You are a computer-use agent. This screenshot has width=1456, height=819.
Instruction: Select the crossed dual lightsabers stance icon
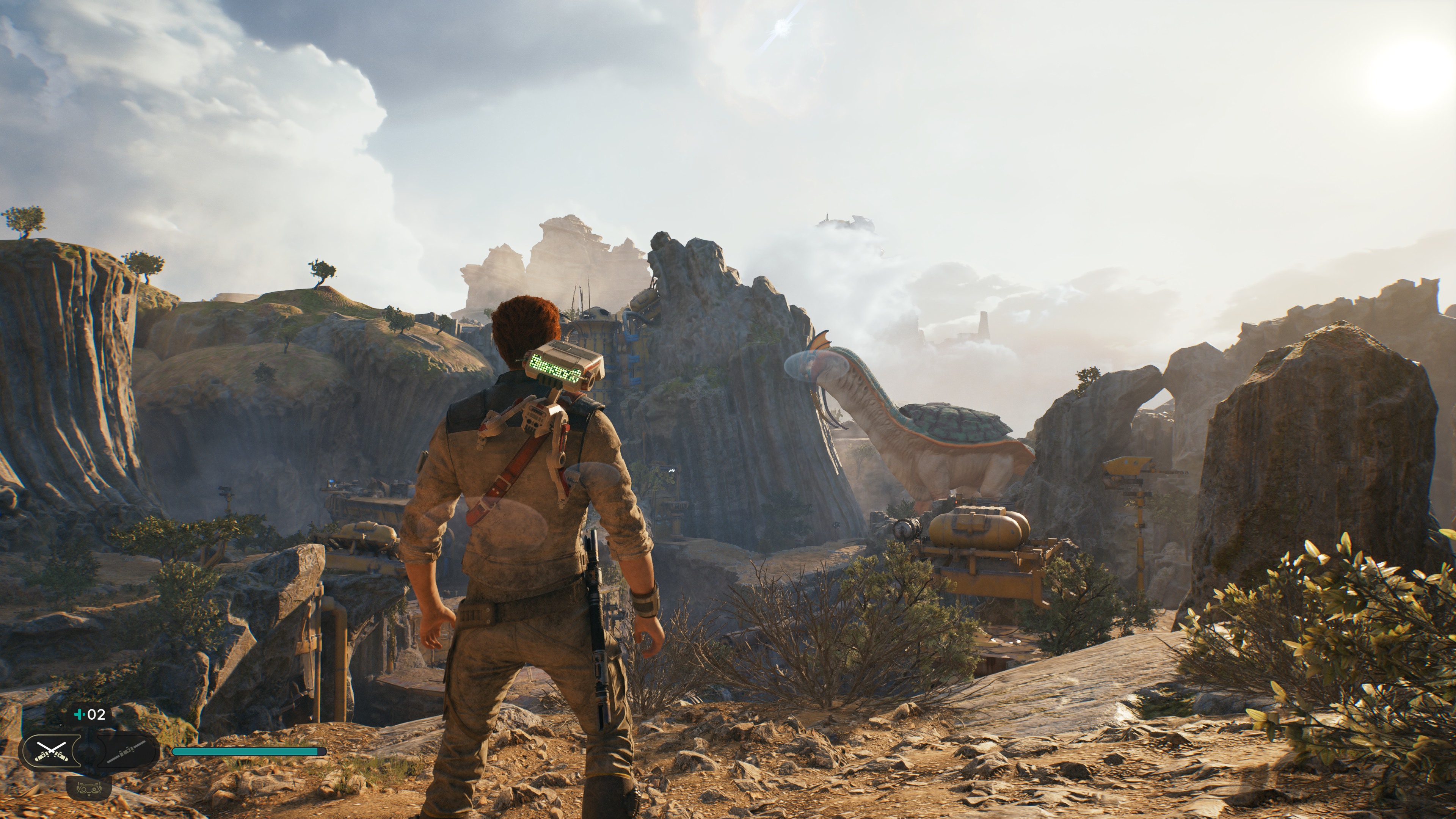(x=52, y=750)
